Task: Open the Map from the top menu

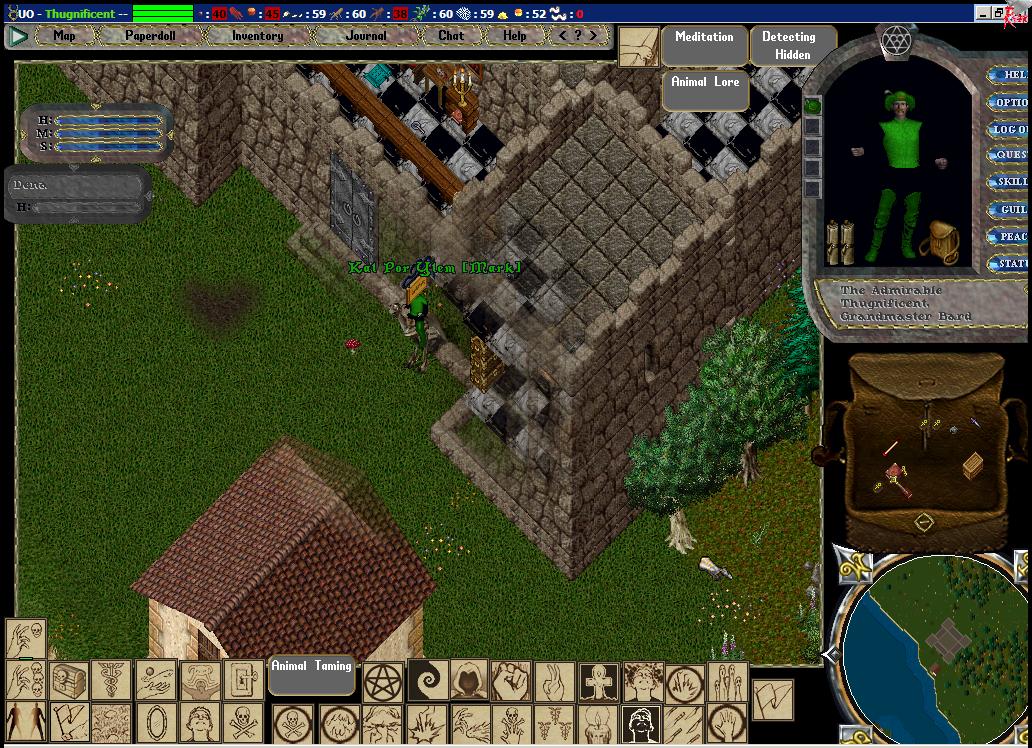Action: (x=64, y=36)
